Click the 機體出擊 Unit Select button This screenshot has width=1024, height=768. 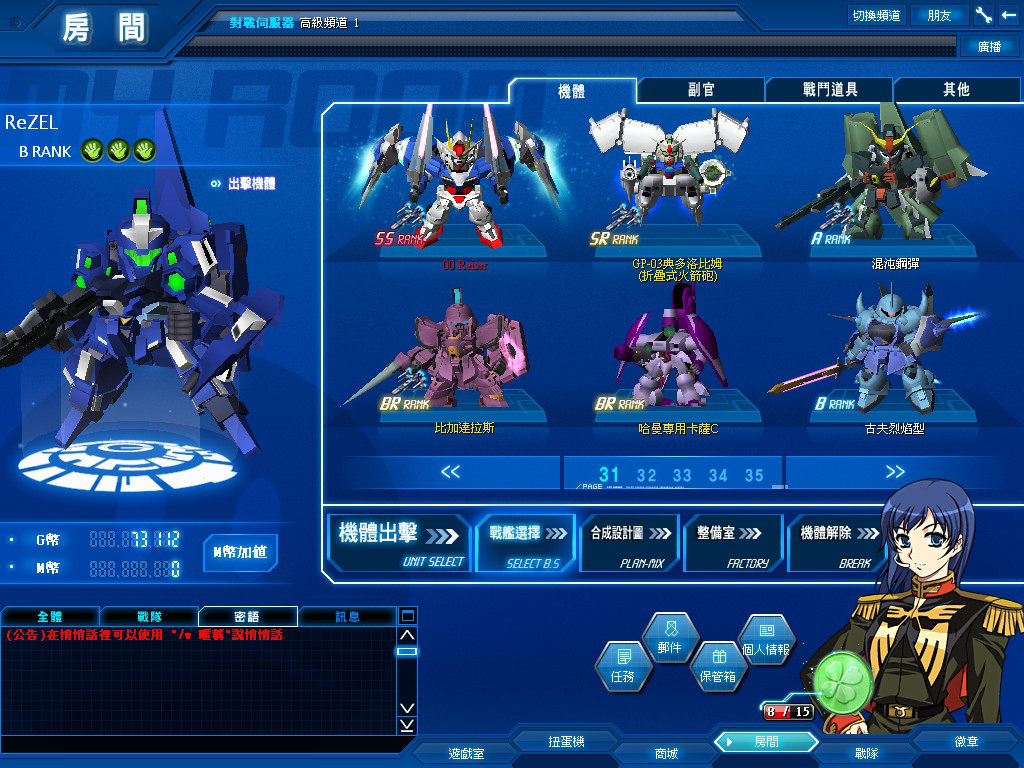pyautogui.click(x=400, y=543)
